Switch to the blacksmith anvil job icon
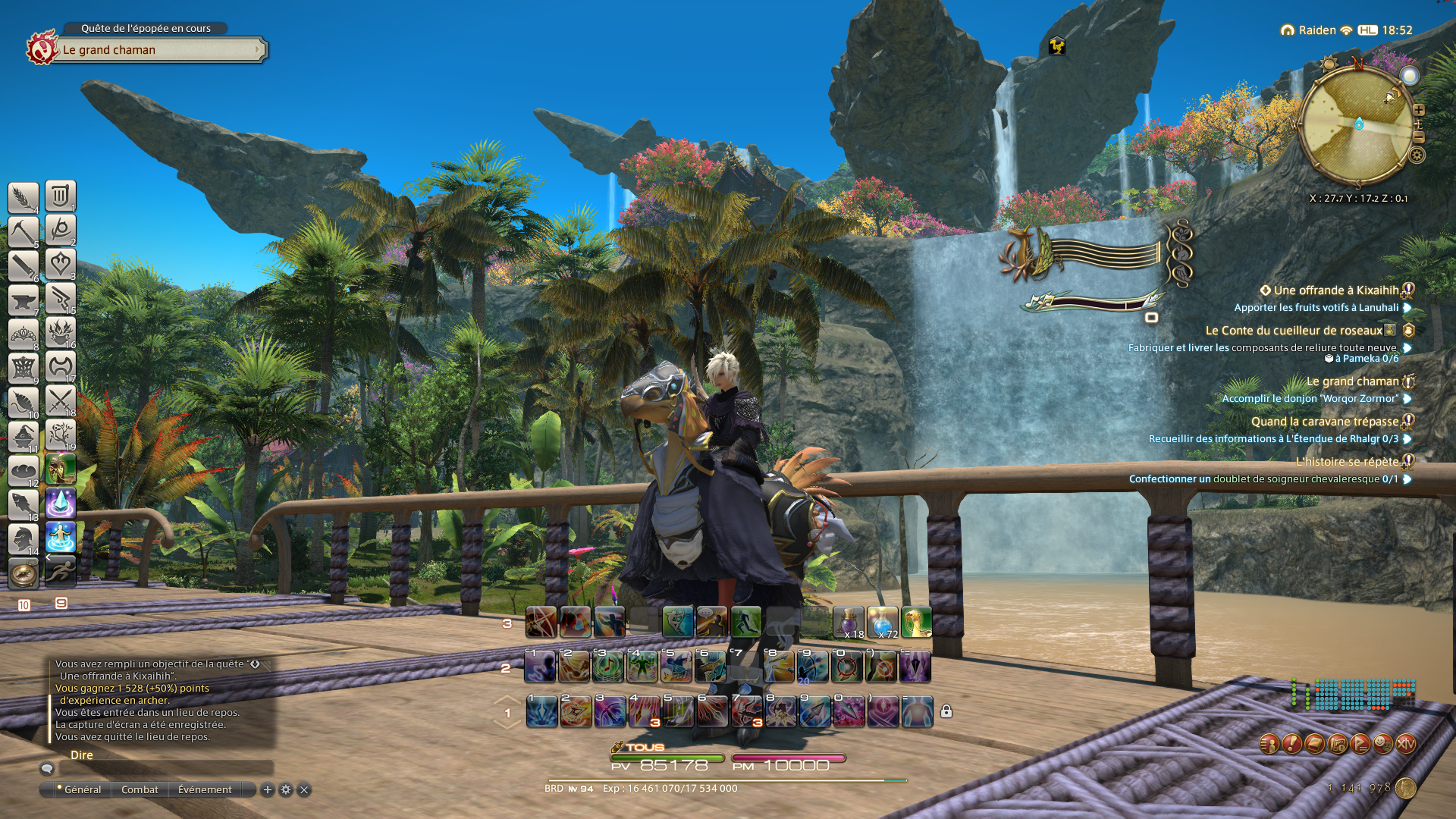The width and height of the screenshot is (1456, 819). point(24,300)
